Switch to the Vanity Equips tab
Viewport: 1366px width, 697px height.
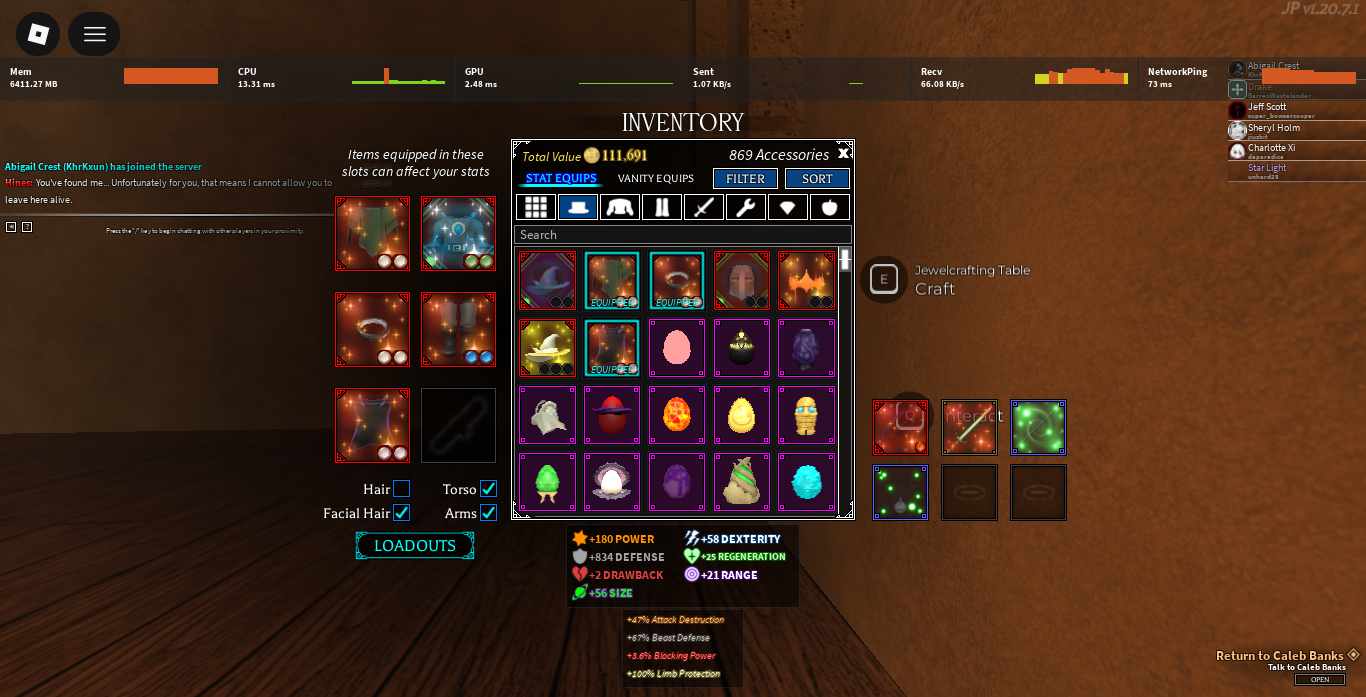click(x=655, y=179)
